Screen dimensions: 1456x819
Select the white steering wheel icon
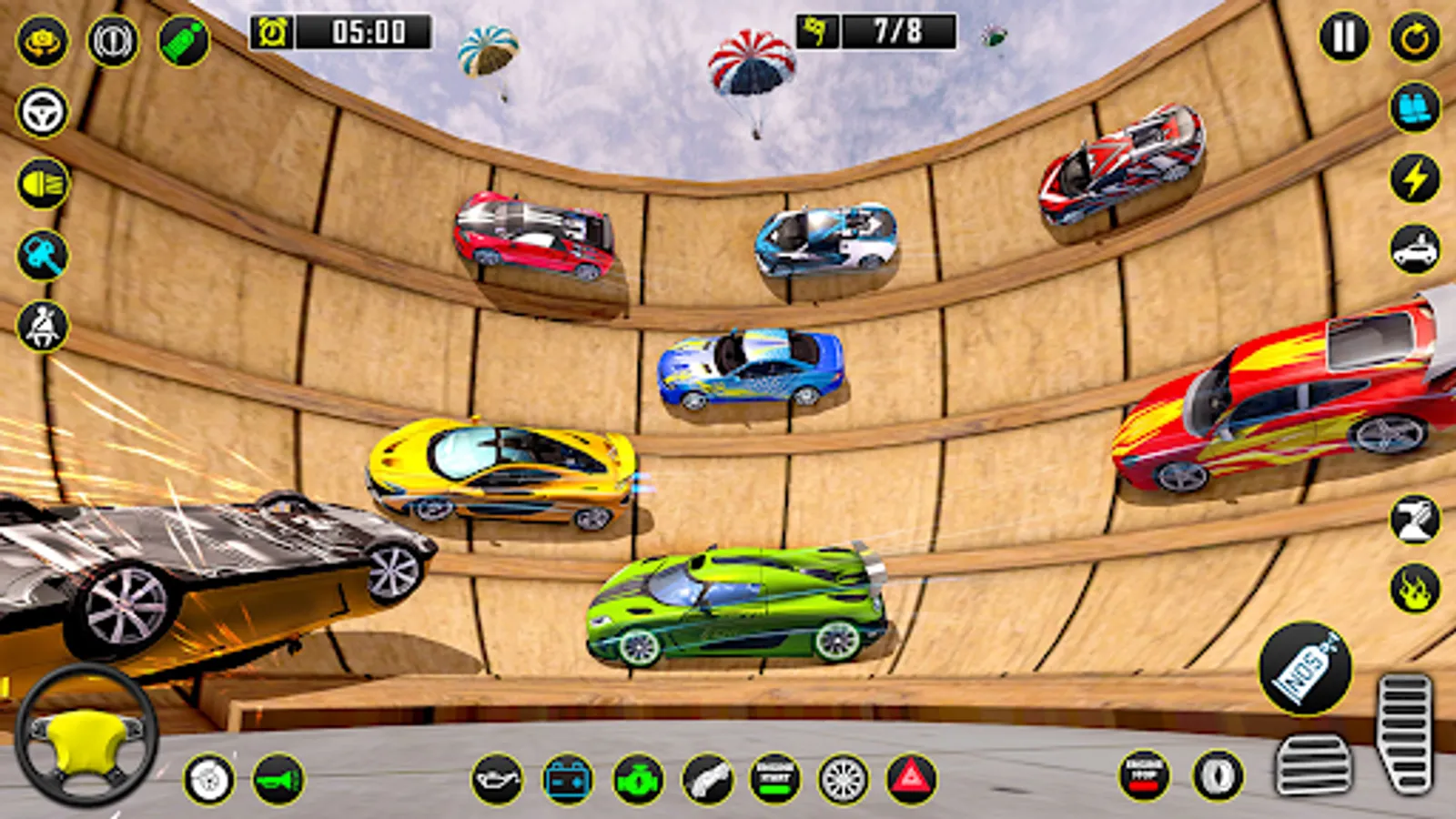(x=42, y=112)
